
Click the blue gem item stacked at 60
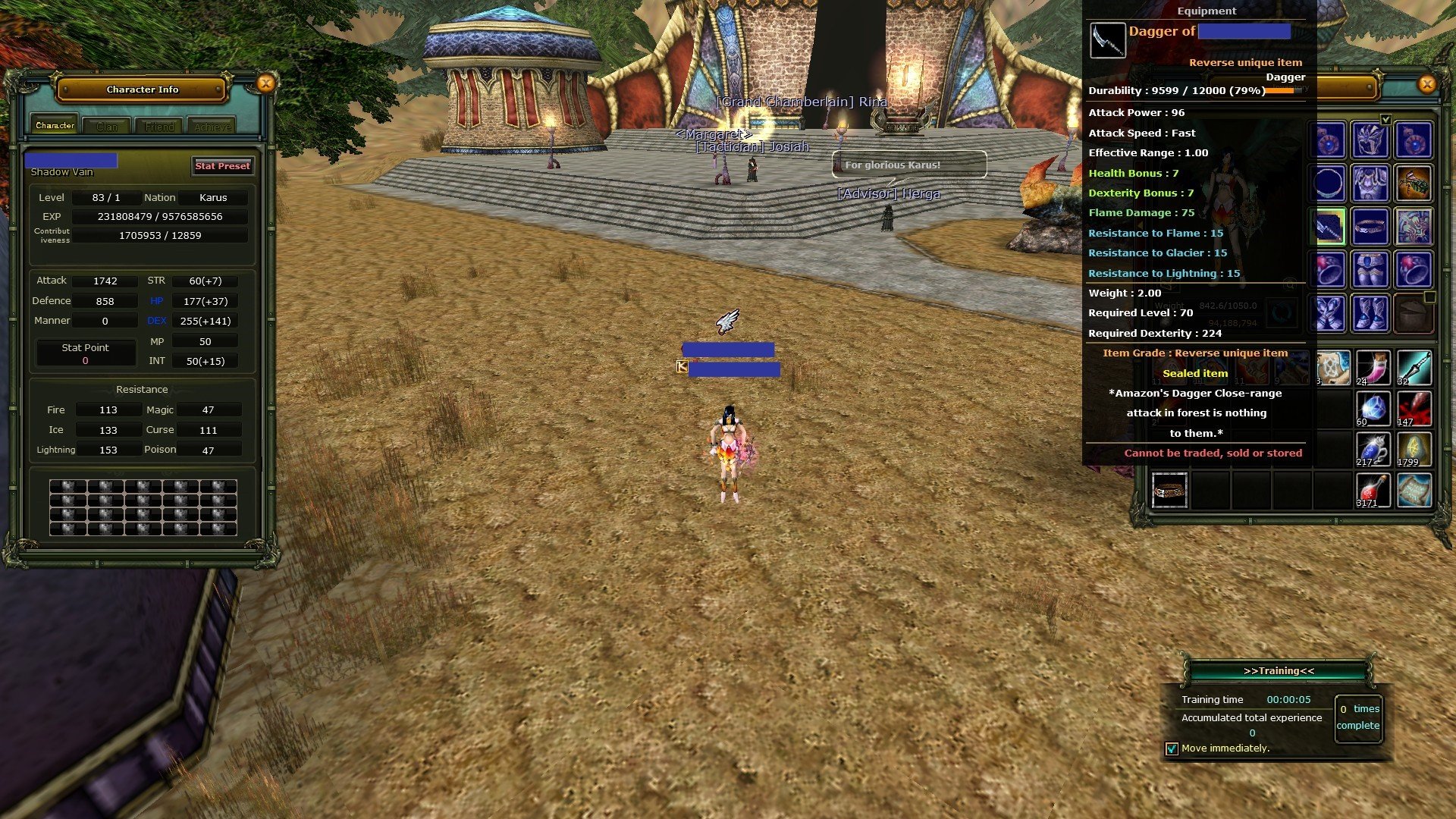(x=1373, y=409)
